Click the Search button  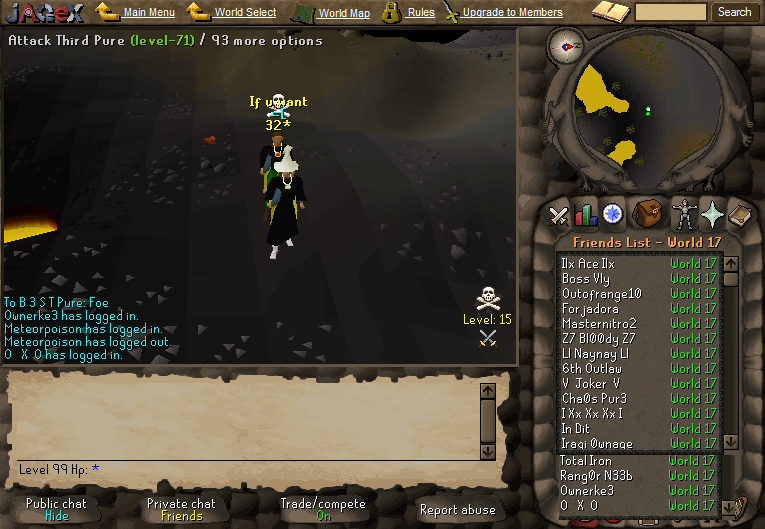click(735, 12)
